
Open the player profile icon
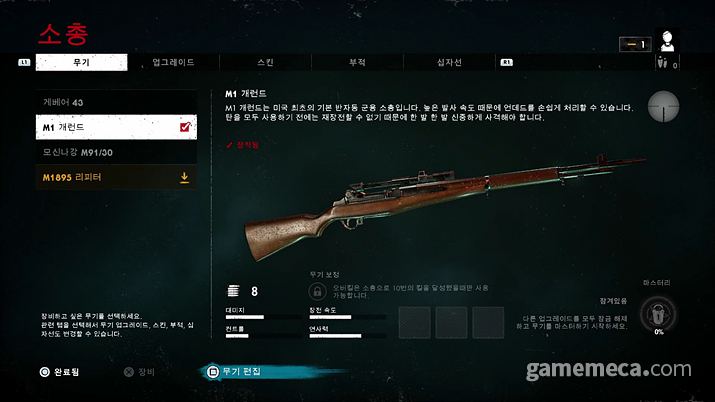(669, 42)
